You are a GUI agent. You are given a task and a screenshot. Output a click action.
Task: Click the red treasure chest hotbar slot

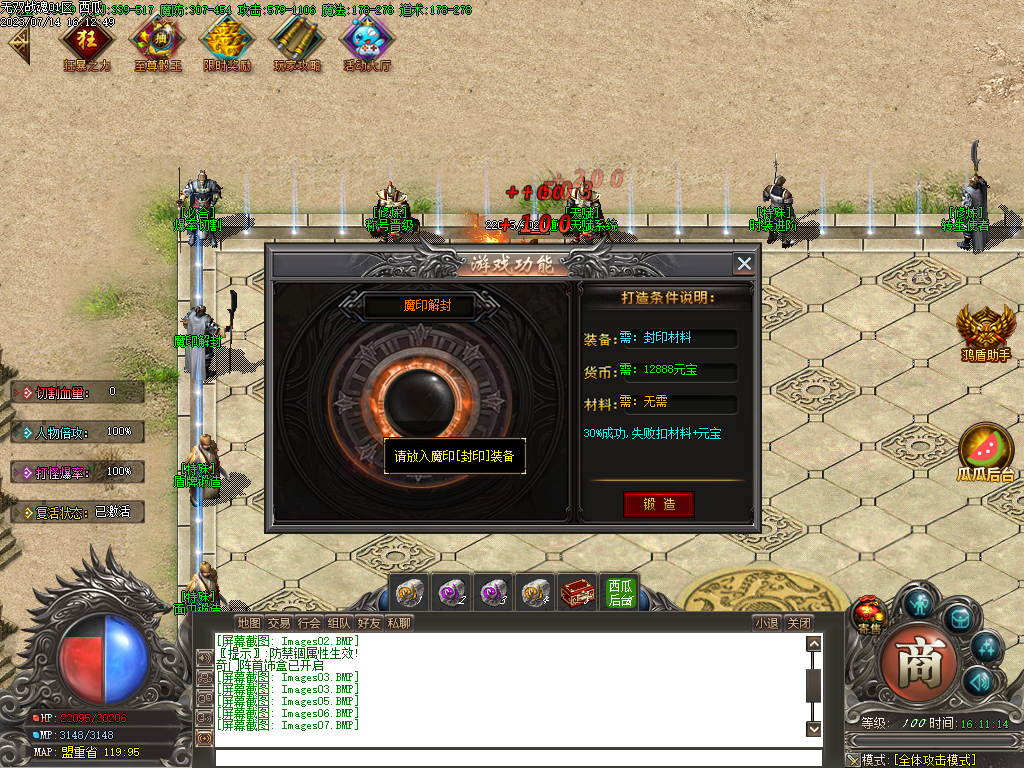coord(577,593)
